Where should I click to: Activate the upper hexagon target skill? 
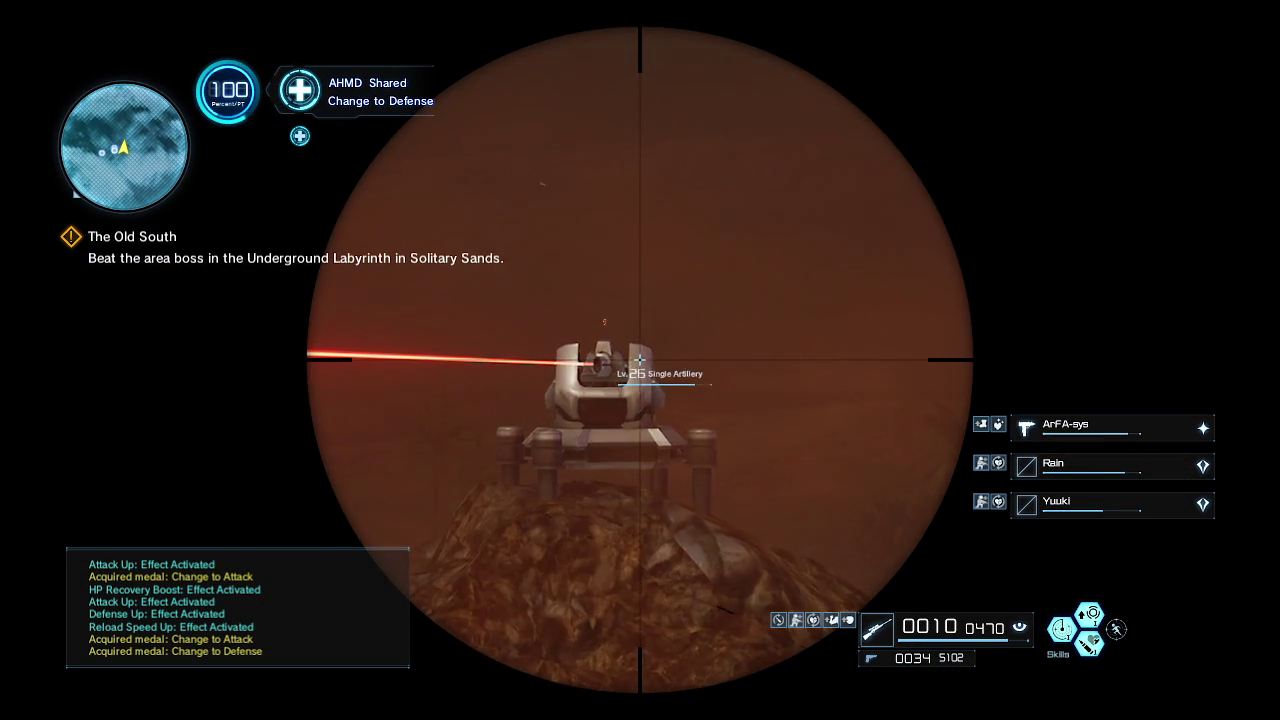[x=1089, y=614]
